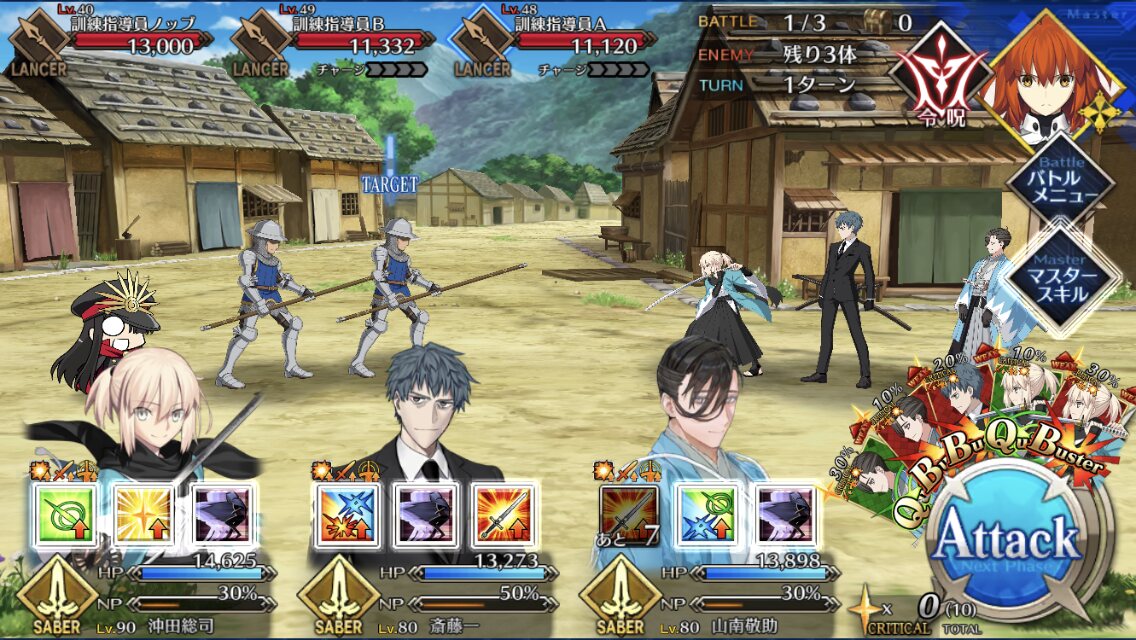This screenshot has height=640, width=1136.
Task: Use Okita Souji's yellow star burst skill
Action: click(x=140, y=515)
